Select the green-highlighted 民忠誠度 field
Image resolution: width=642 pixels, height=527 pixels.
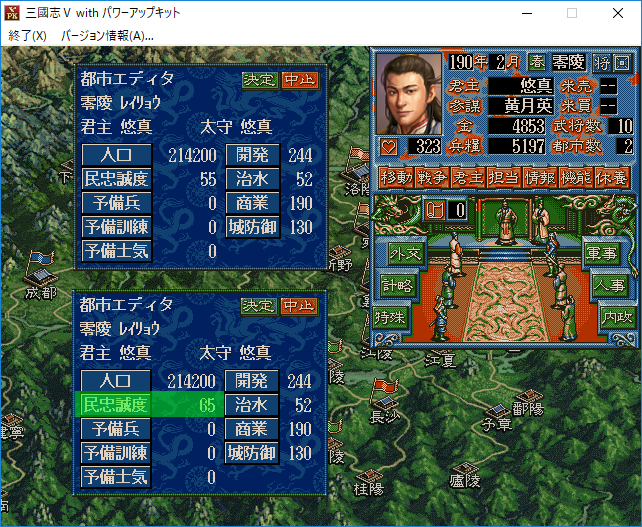115,405
